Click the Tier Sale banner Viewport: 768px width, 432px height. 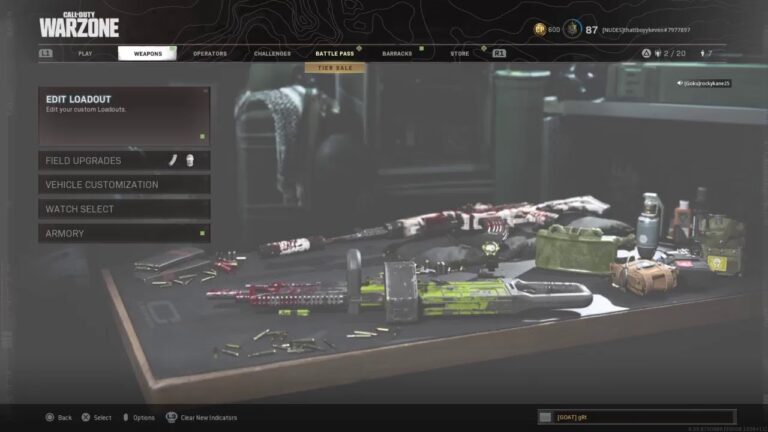click(335, 68)
